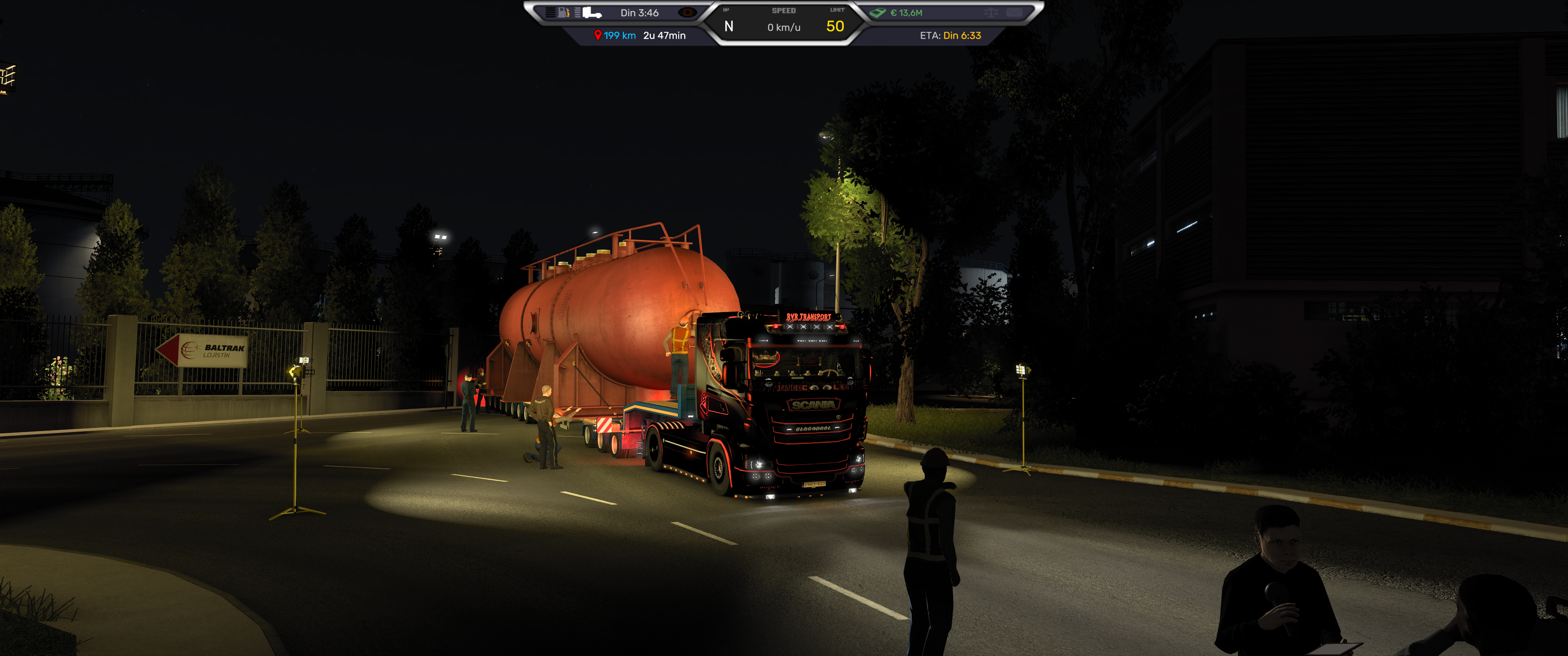
Task: Click the red destination pin icon
Action: point(598,35)
